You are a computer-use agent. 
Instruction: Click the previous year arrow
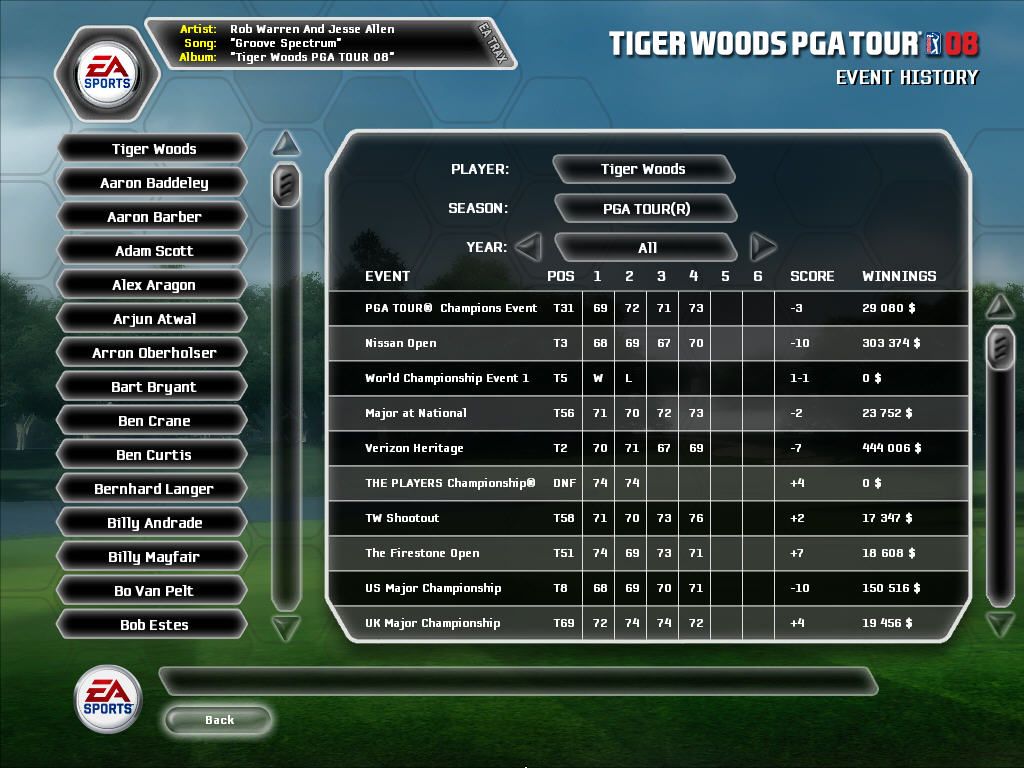click(528, 246)
